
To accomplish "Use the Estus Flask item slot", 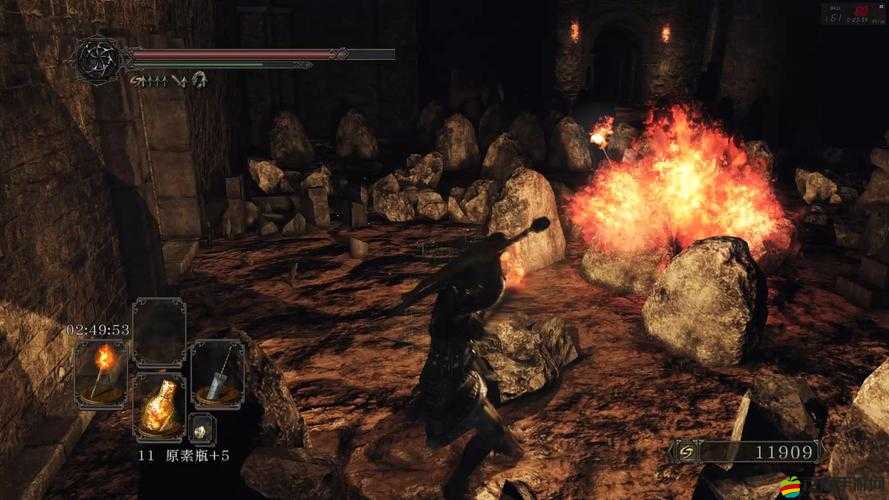I will (x=159, y=406).
